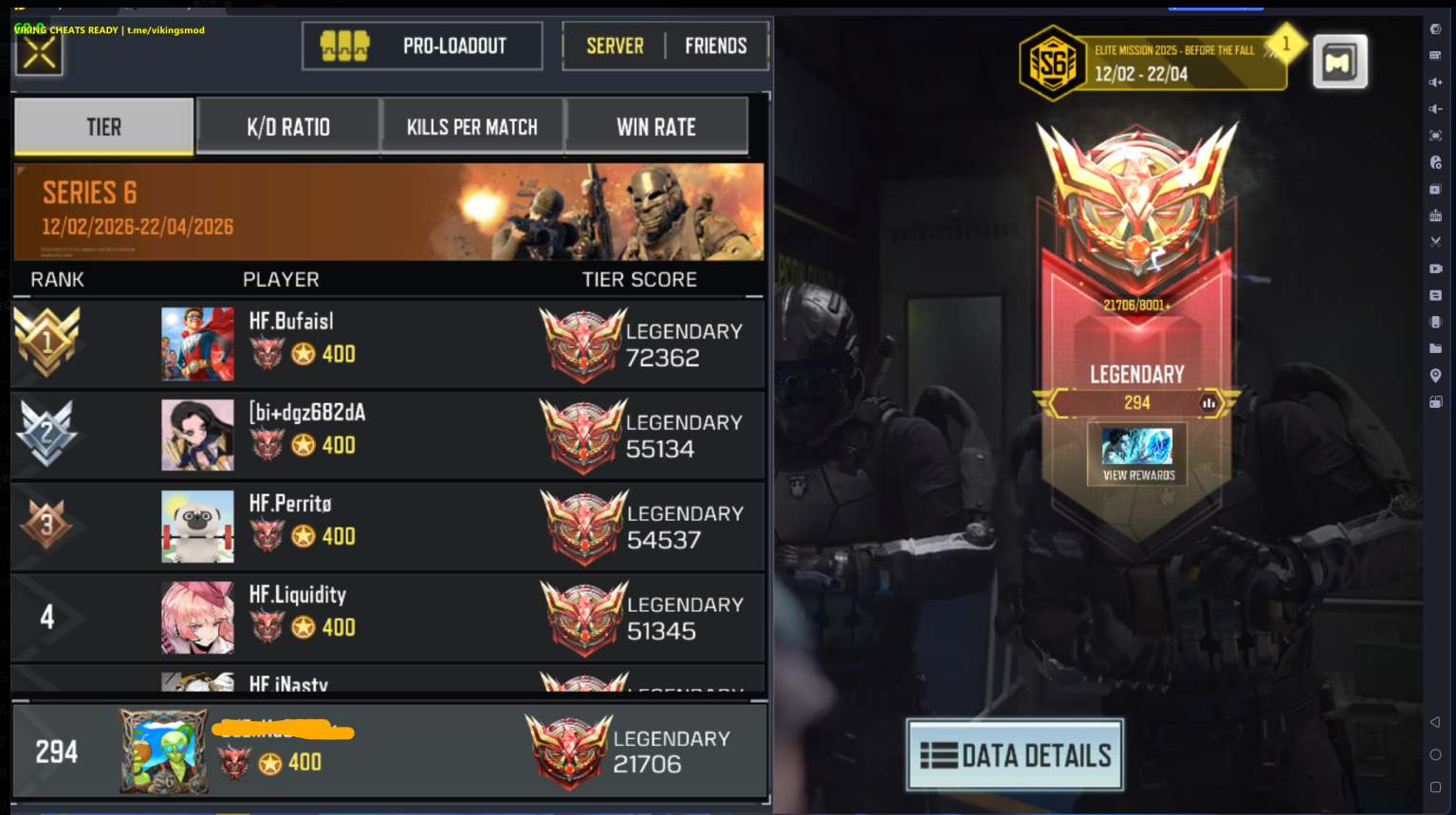Switch to the Kills Per Match tab
This screenshot has width=1456, height=815.
coord(472,125)
